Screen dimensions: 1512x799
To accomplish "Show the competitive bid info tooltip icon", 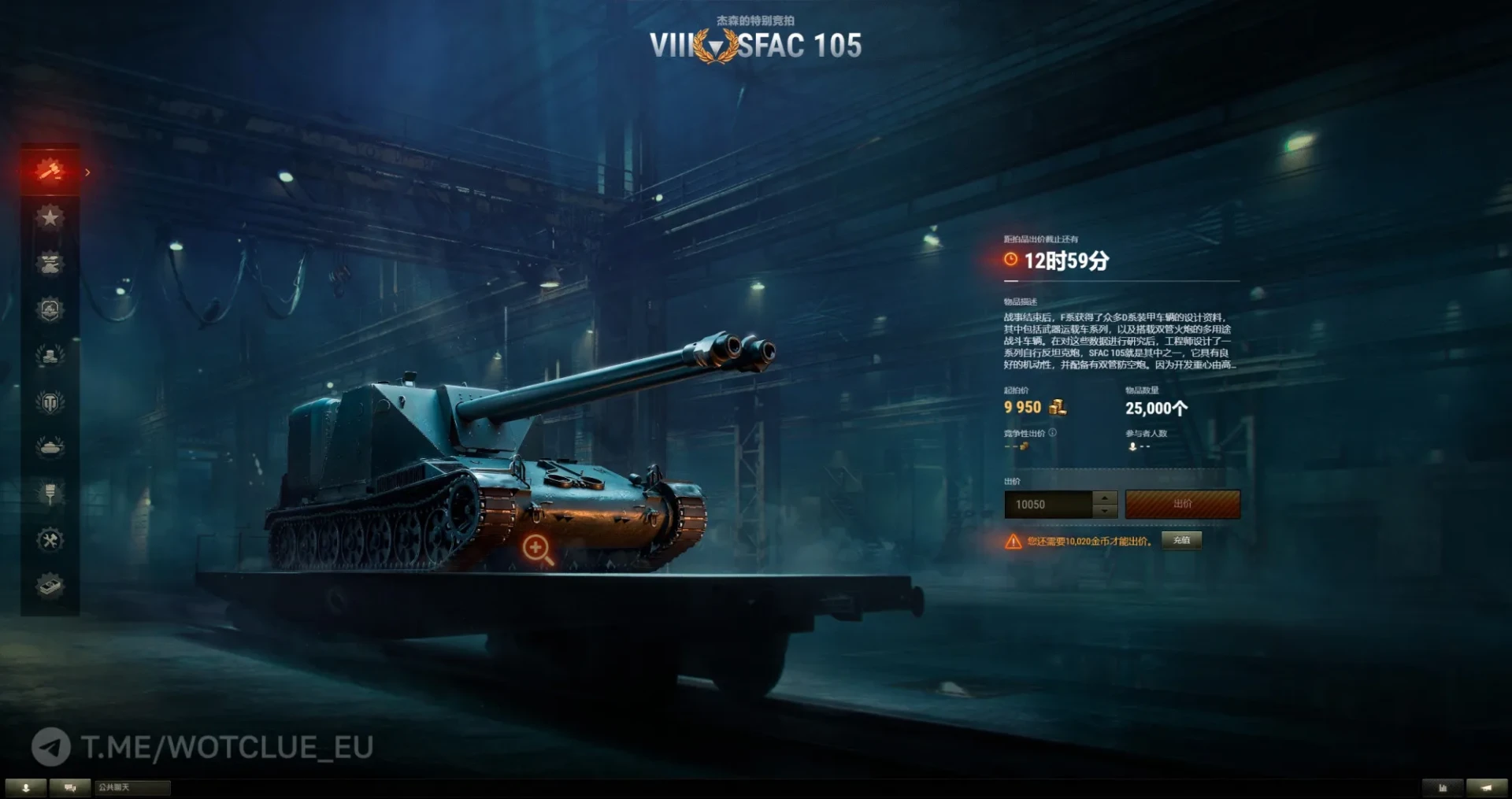I will [x=1053, y=433].
